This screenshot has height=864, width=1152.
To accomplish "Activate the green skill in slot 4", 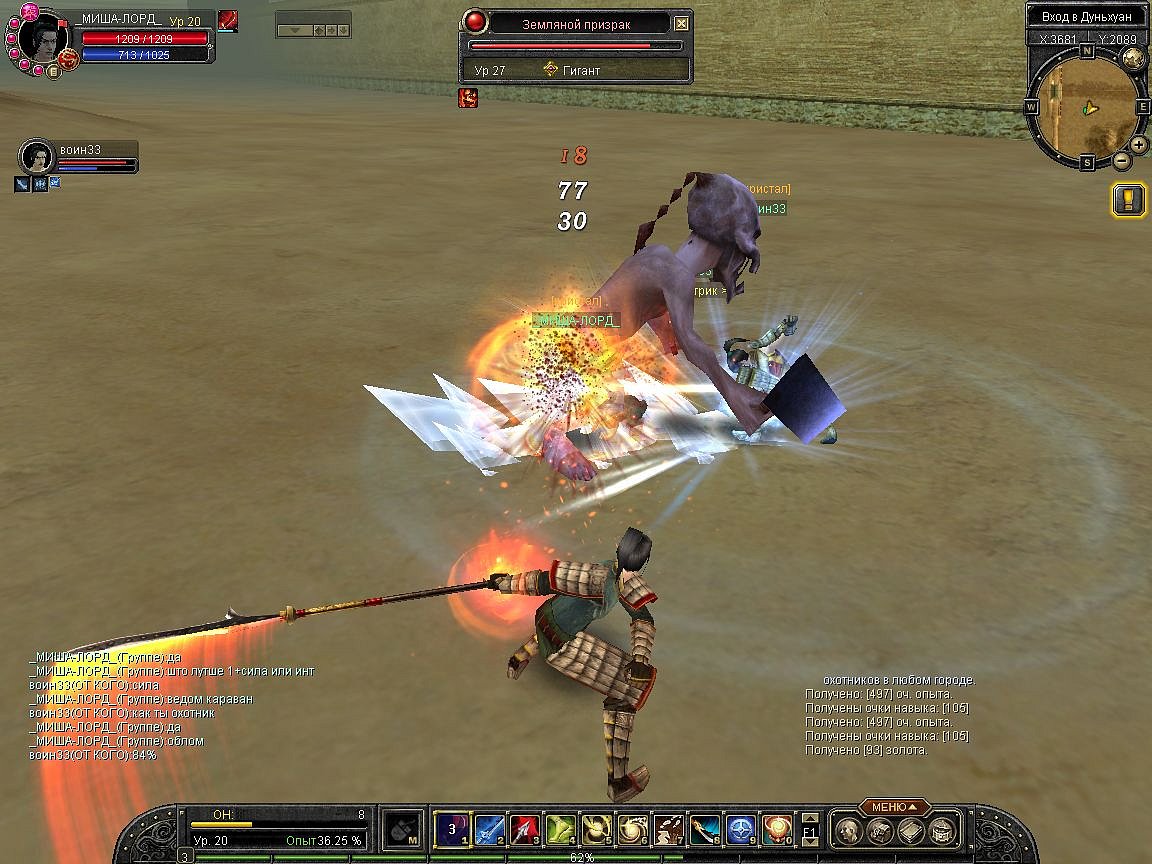I will pos(561,828).
